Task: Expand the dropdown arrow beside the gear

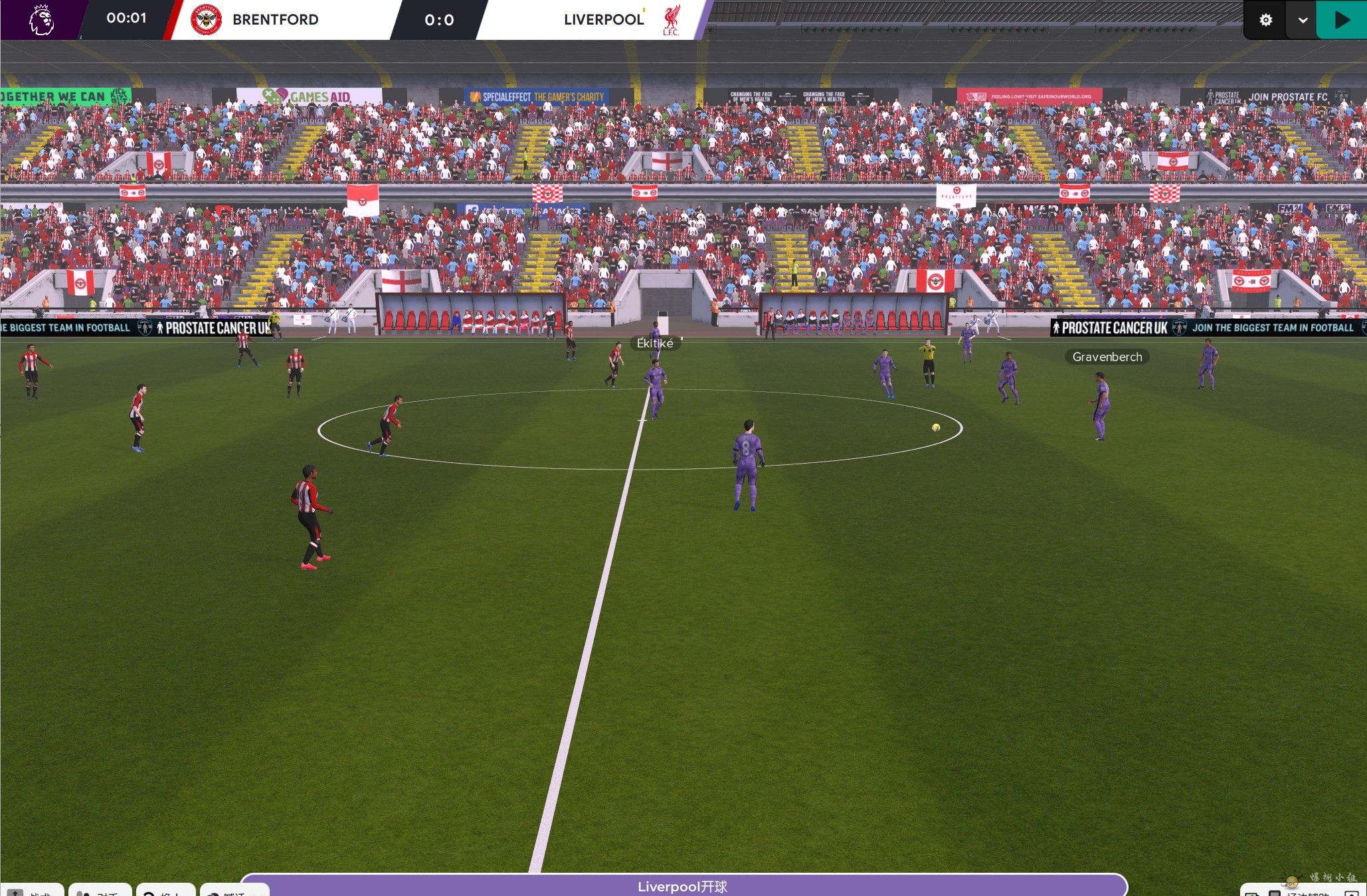Action: pos(1303,20)
